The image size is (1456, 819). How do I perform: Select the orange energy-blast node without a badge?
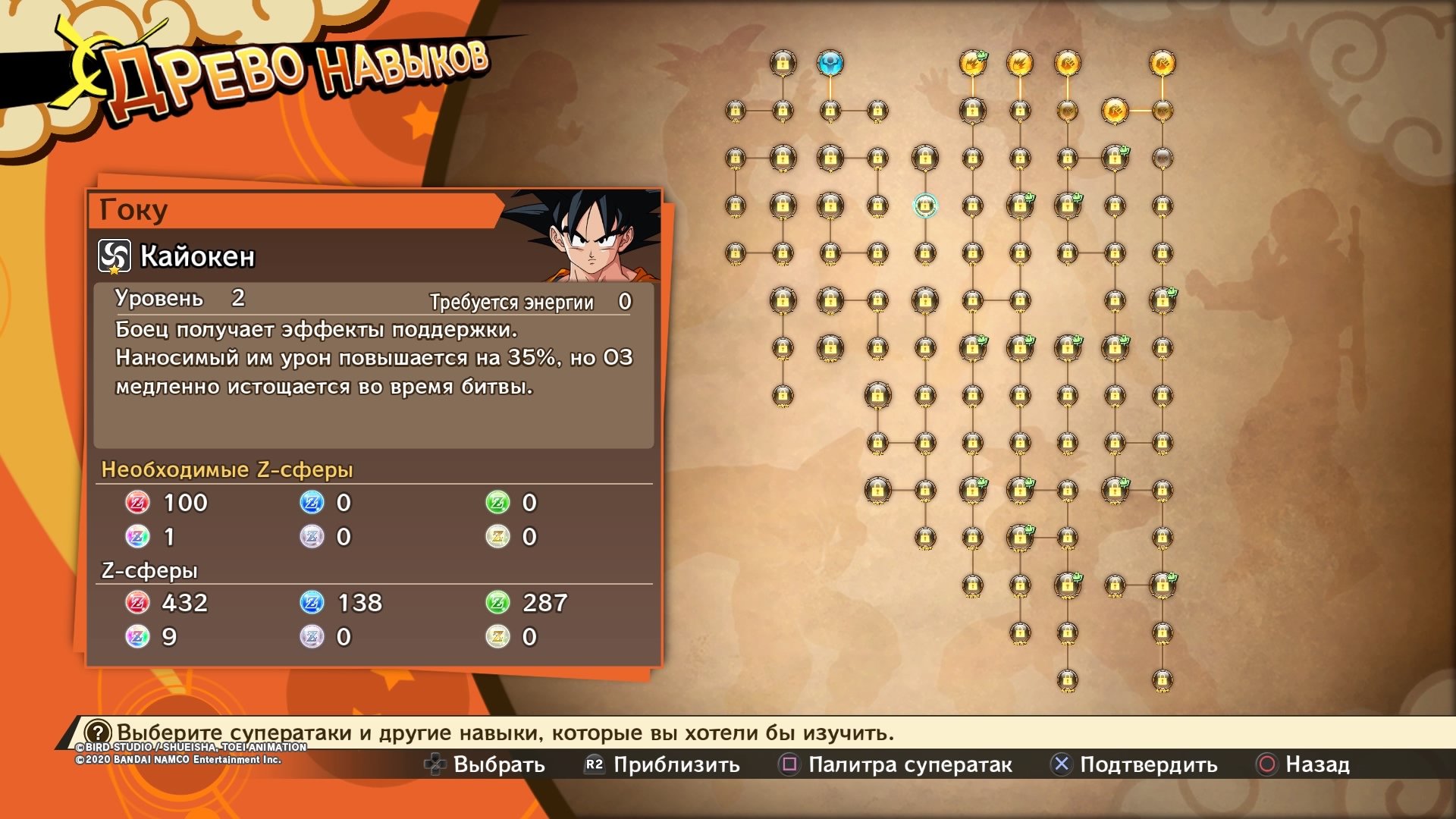(1020, 63)
